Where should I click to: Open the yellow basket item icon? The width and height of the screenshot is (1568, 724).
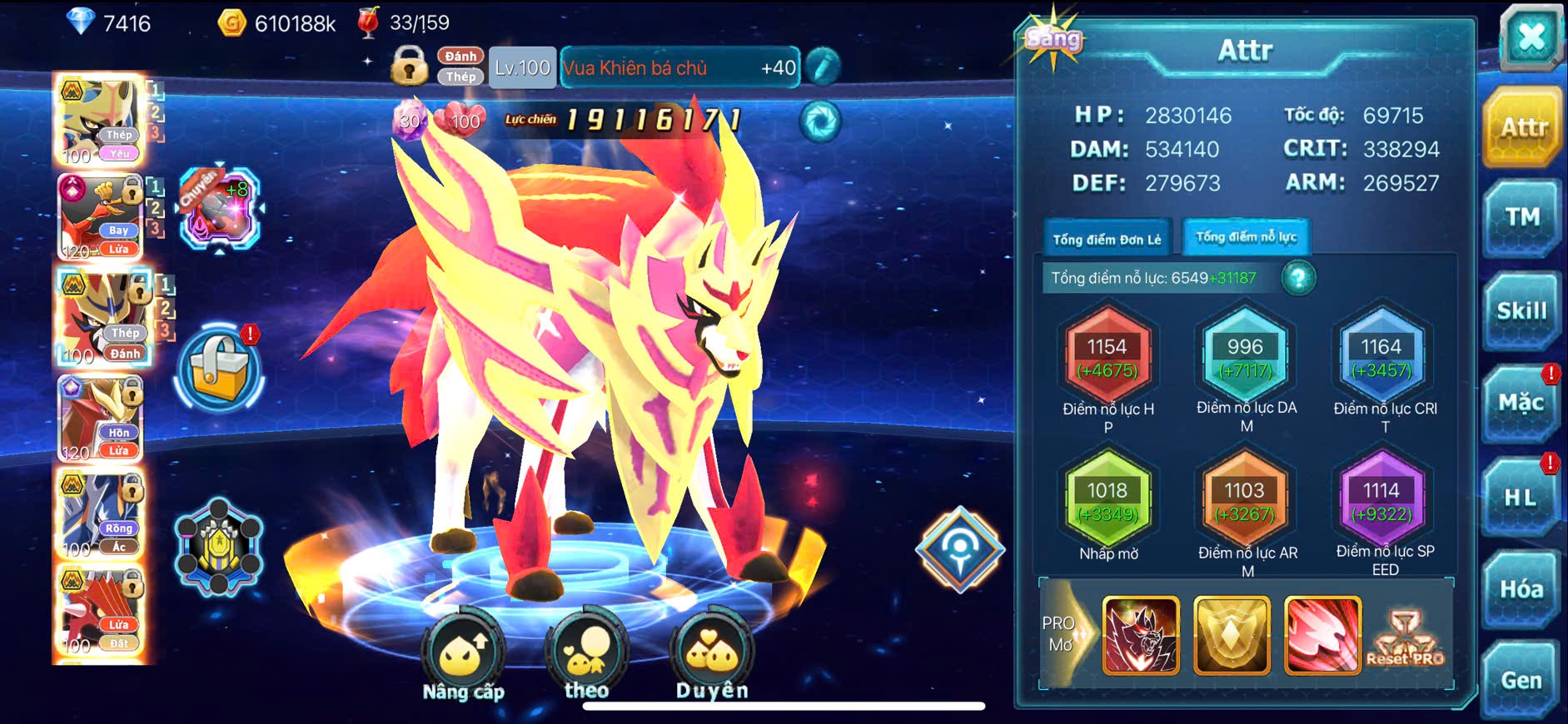coord(219,370)
